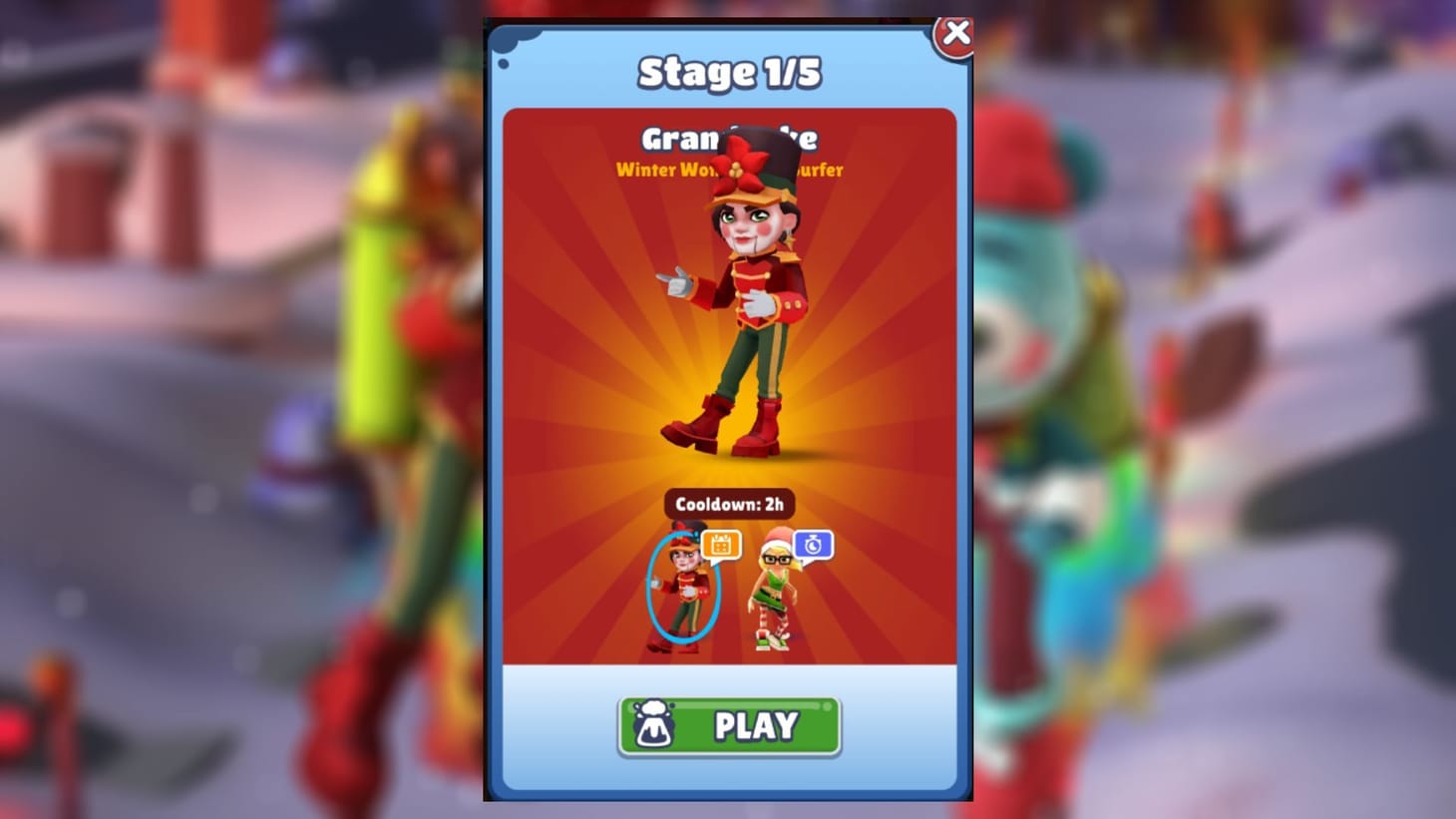The height and width of the screenshot is (819, 1456).
Task: Close the Stage popup with the X
Action: pos(956,32)
